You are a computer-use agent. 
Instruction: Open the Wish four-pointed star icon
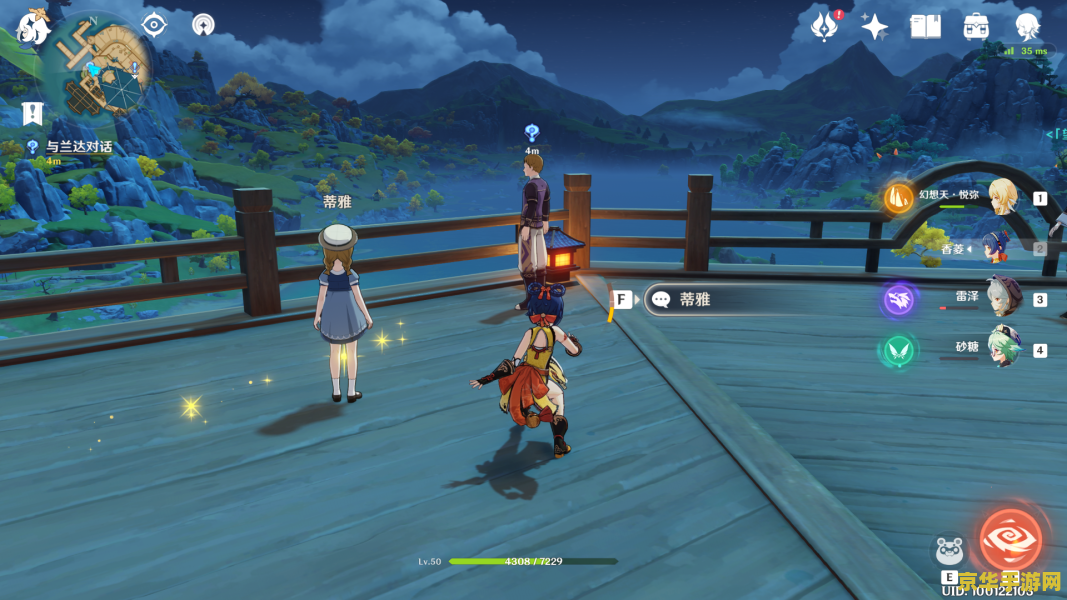point(875,27)
